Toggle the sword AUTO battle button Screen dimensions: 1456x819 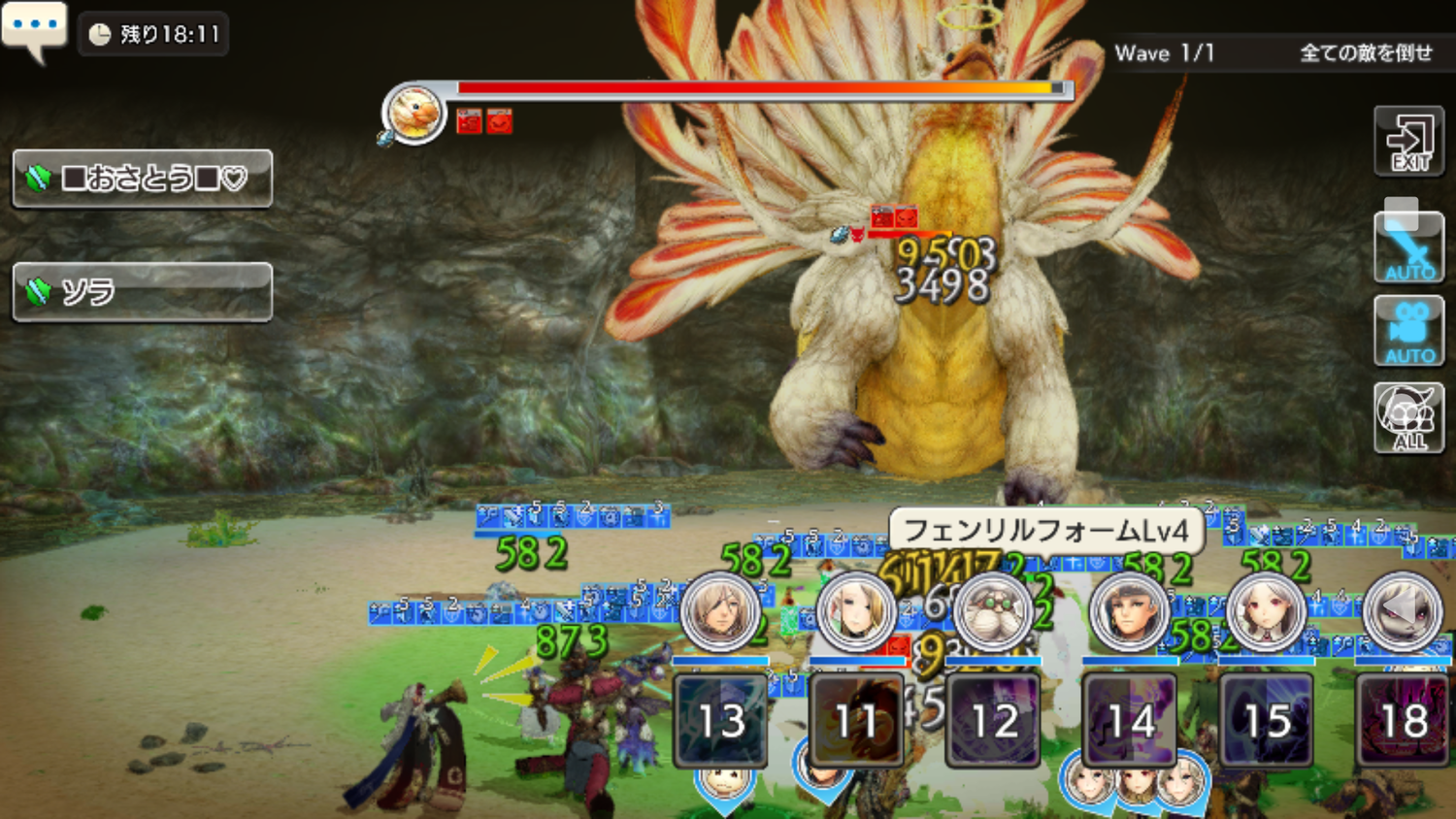(x=1408, y=248)
